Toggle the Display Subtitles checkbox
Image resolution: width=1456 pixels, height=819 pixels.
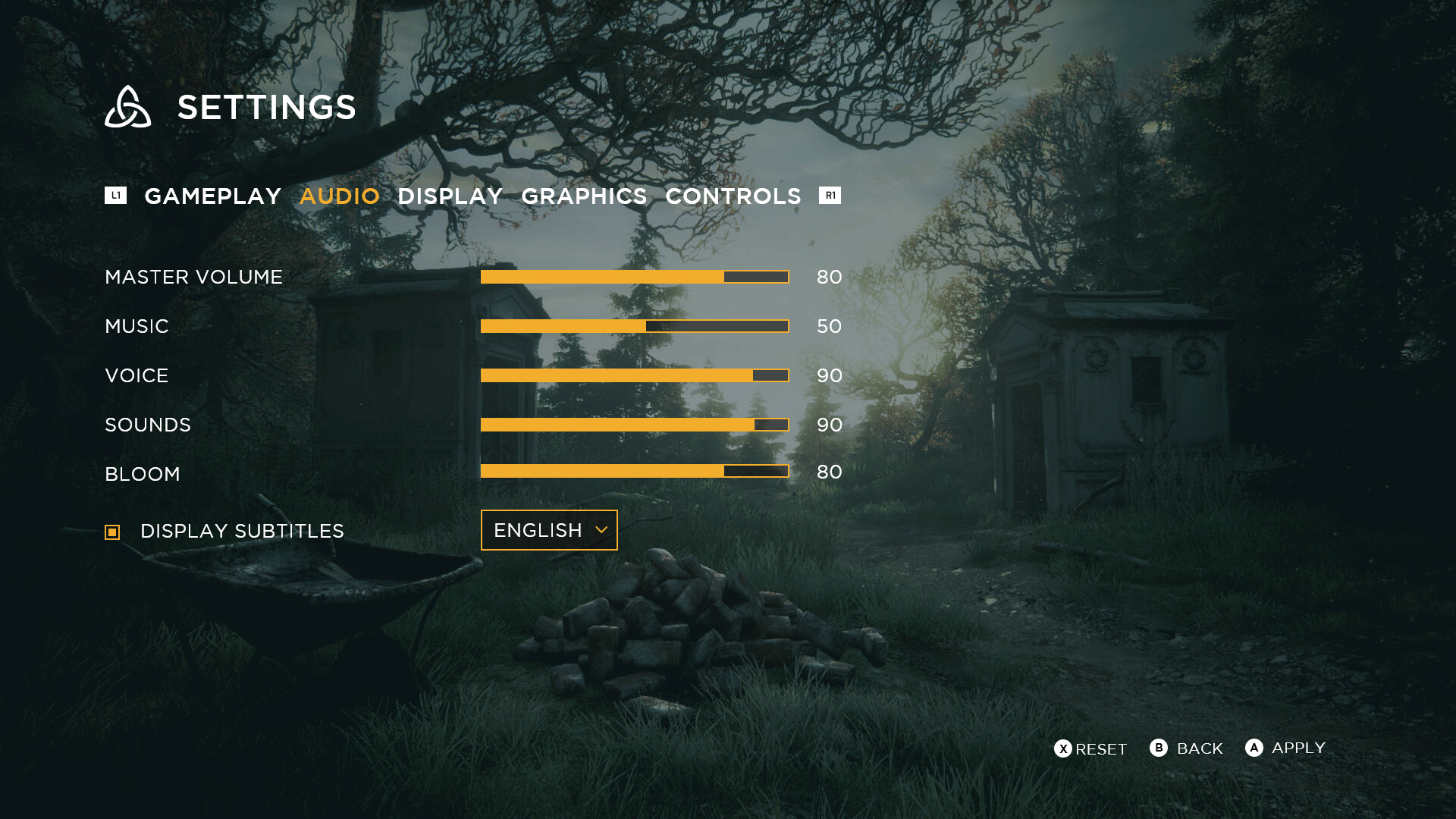click(112, 532)
